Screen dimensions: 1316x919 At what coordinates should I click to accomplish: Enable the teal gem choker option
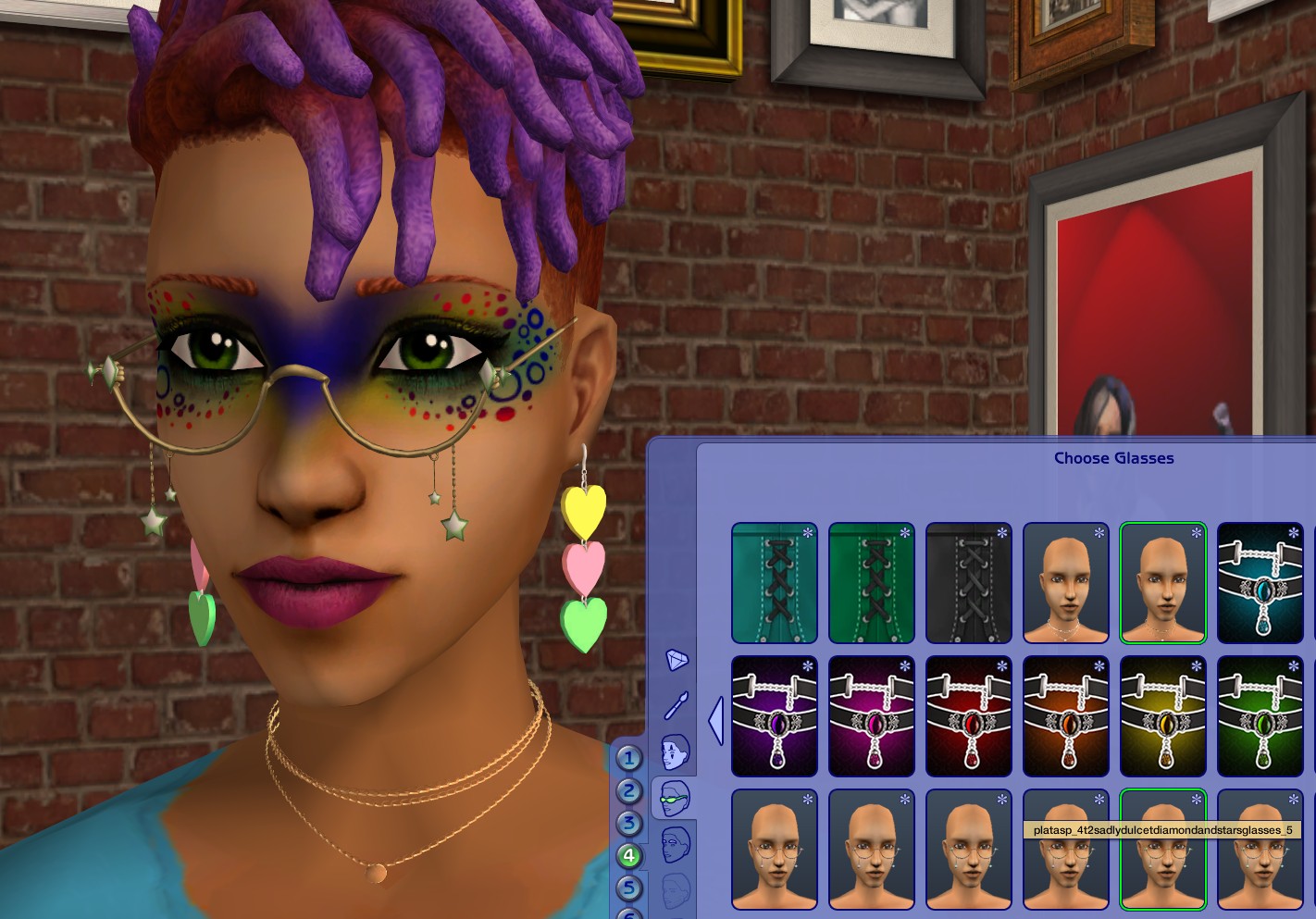tap(1260, 582)
